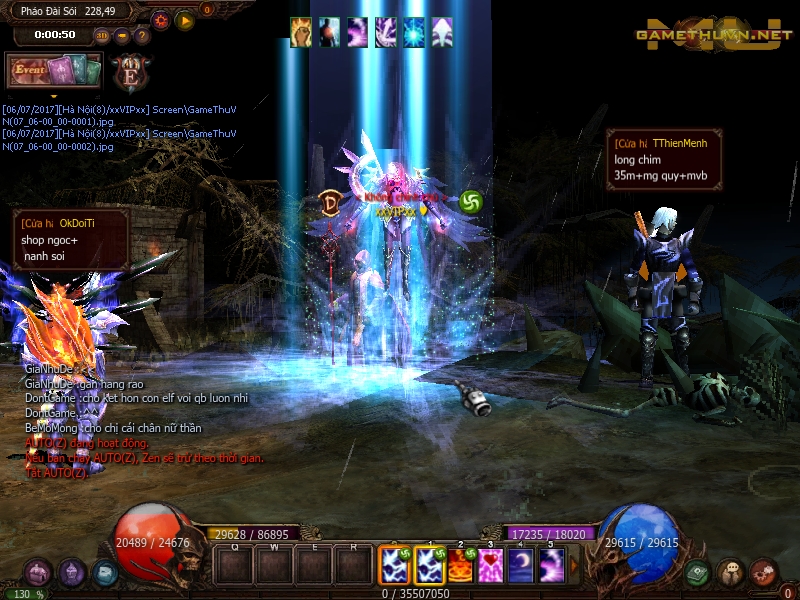
Task: Choose the highlighted lightning skill slot 1
Action: click(429, 566)
